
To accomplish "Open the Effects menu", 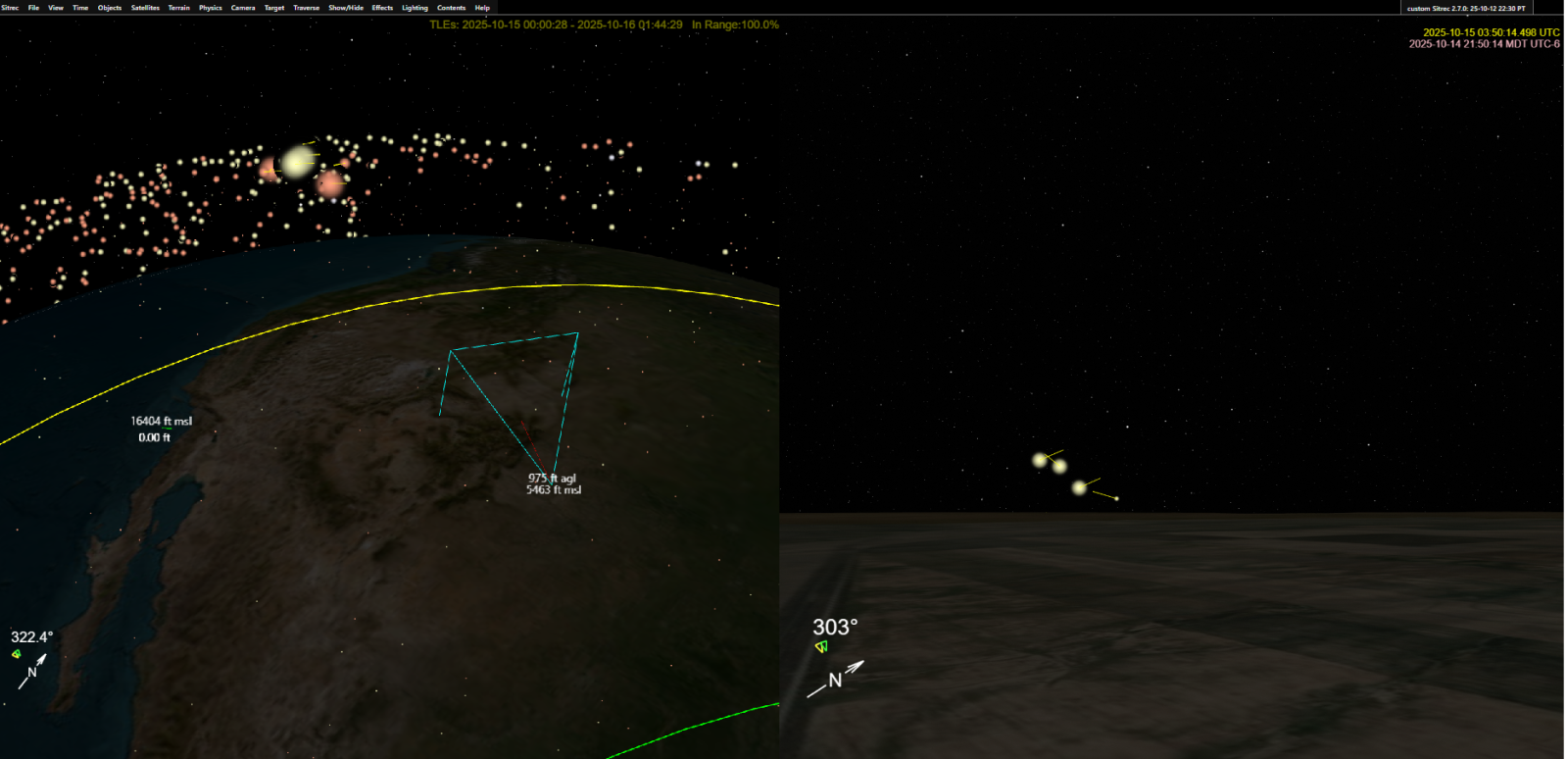I will tap(382, 8).
